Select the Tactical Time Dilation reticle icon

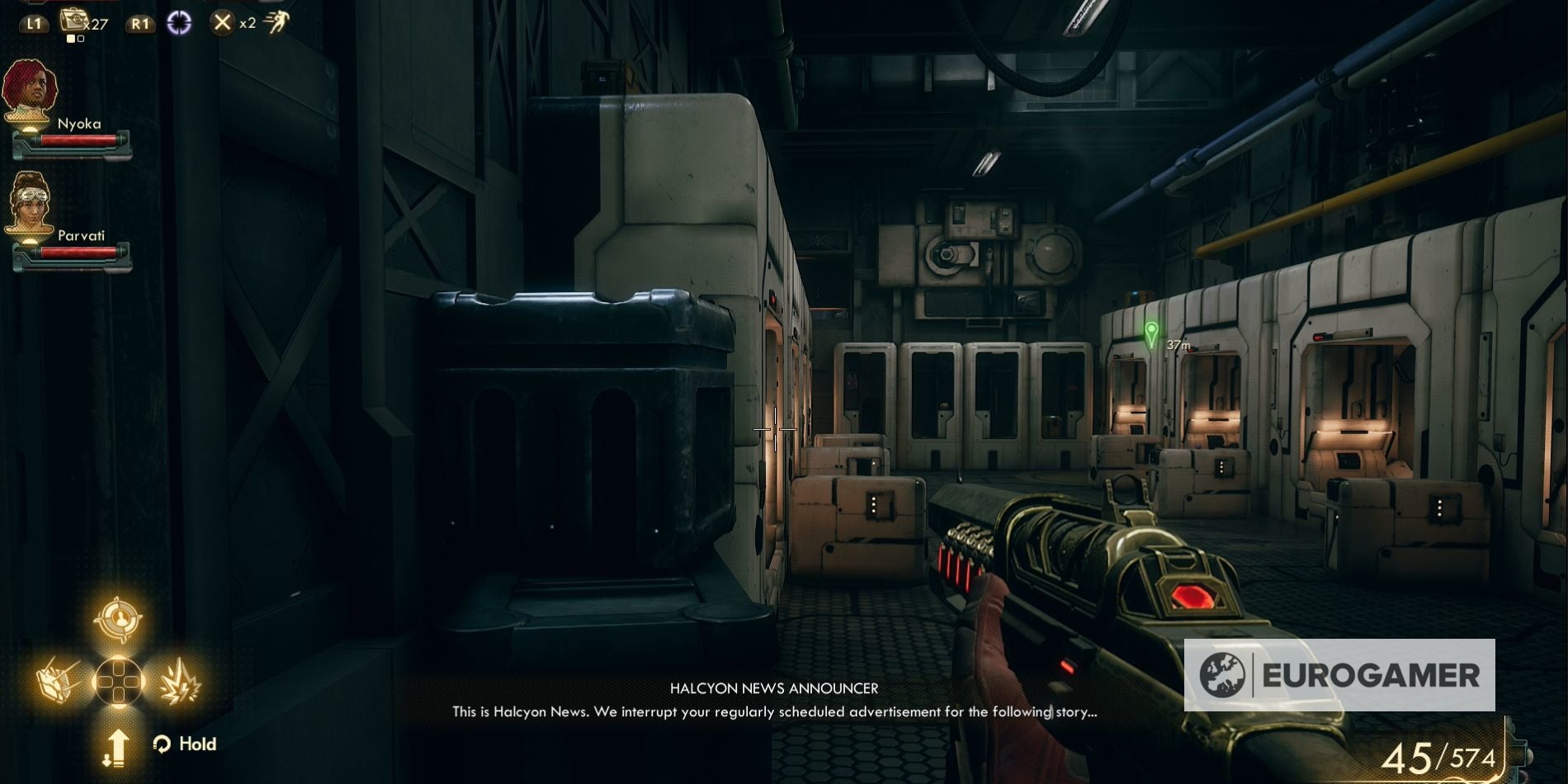pyautogui.click(x=180, y=21)
